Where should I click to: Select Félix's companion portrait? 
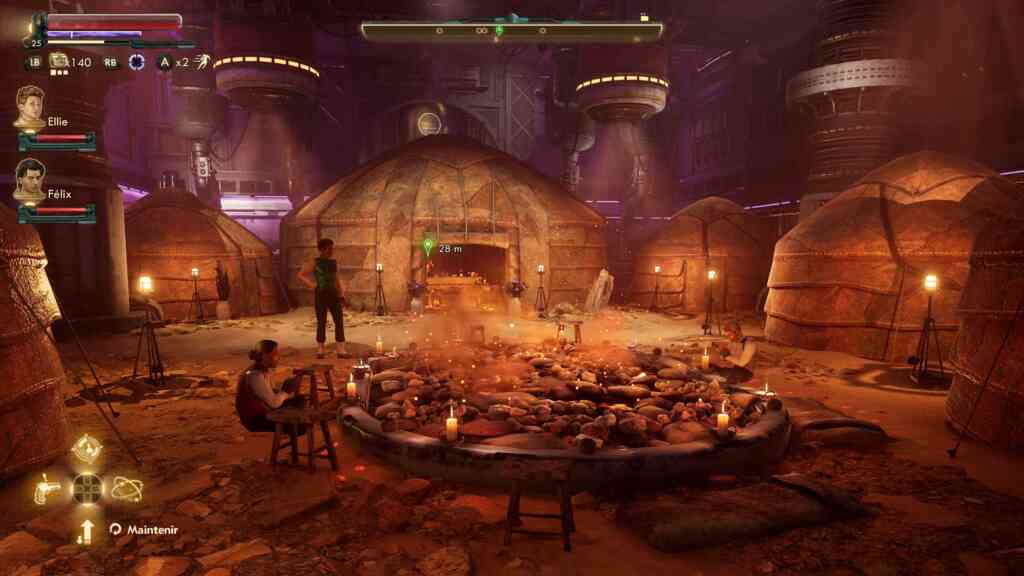[x=29, y=178]
